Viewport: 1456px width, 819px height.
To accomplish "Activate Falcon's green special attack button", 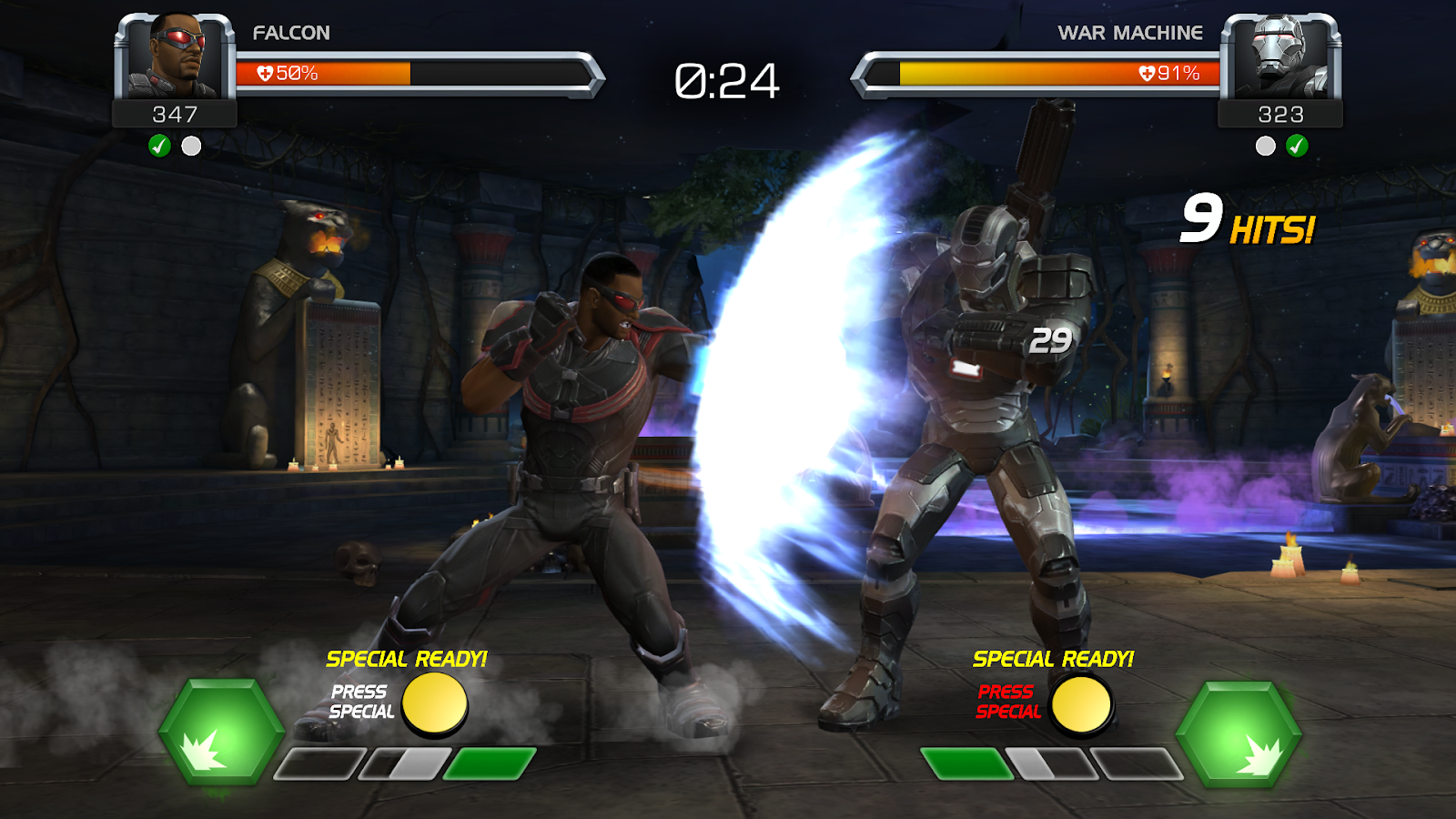I will click(x=221, y=731).
